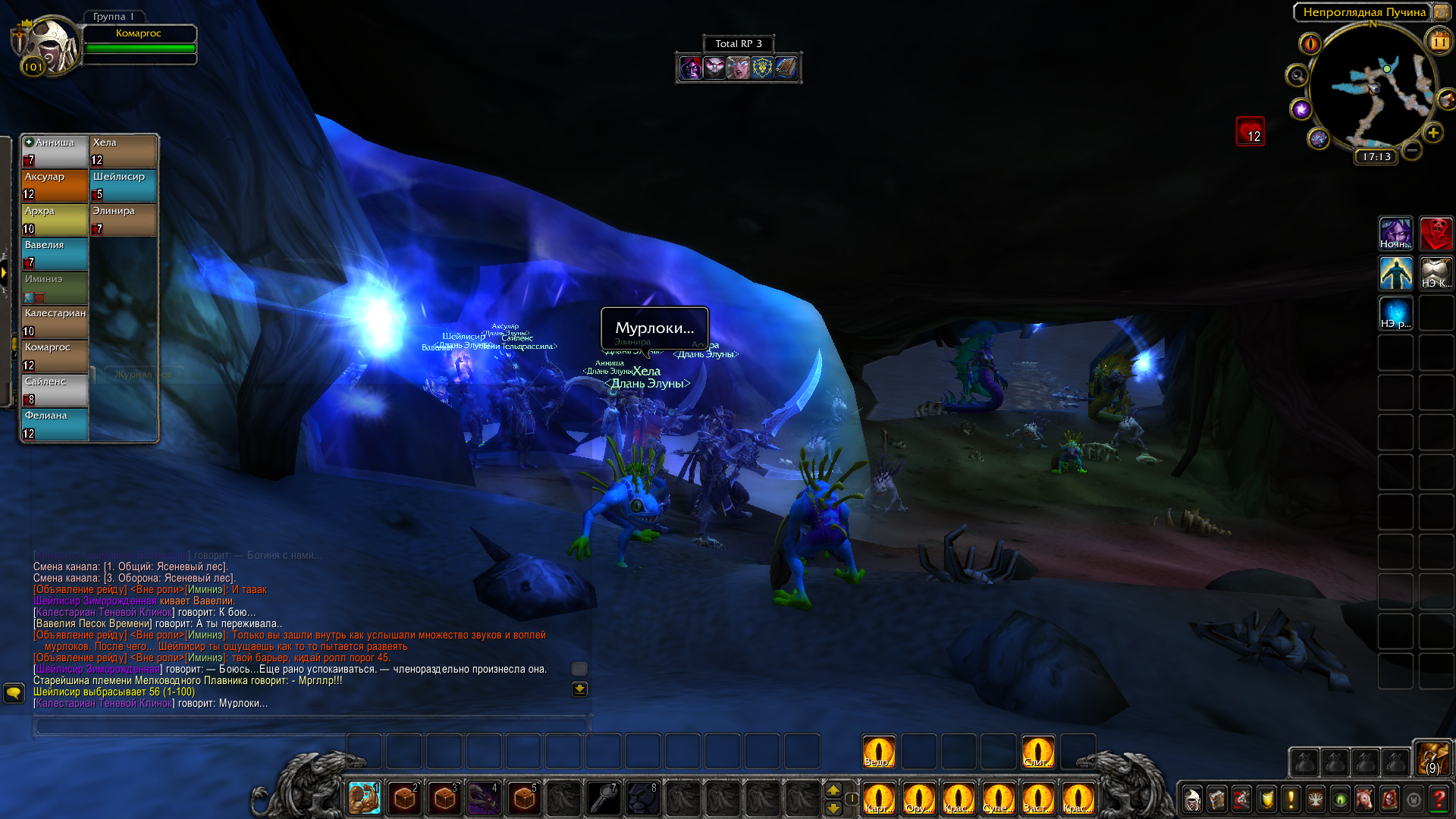1456x819 pixels.
Task: Use the dice item in action slot 2
Action: click(404, 798)
